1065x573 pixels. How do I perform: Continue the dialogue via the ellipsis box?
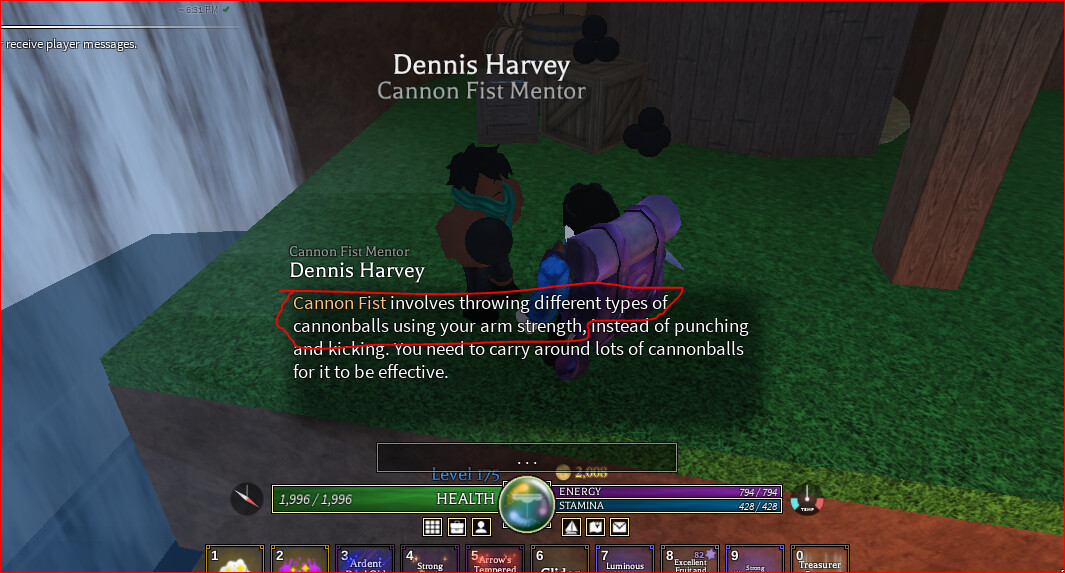pyautogui.click(x=527, y=458)
